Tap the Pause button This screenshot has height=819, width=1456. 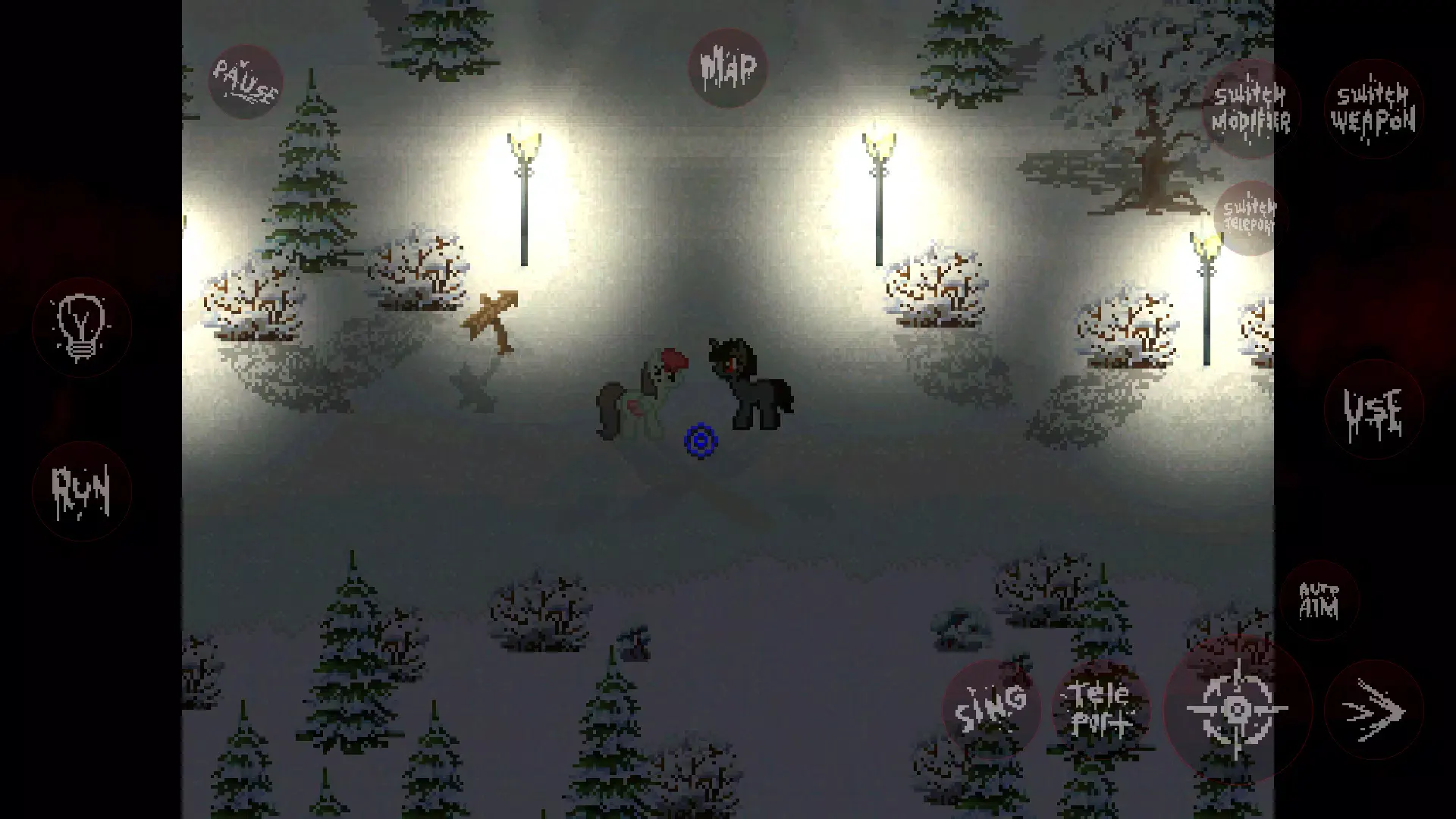click(x=244, y=82)
